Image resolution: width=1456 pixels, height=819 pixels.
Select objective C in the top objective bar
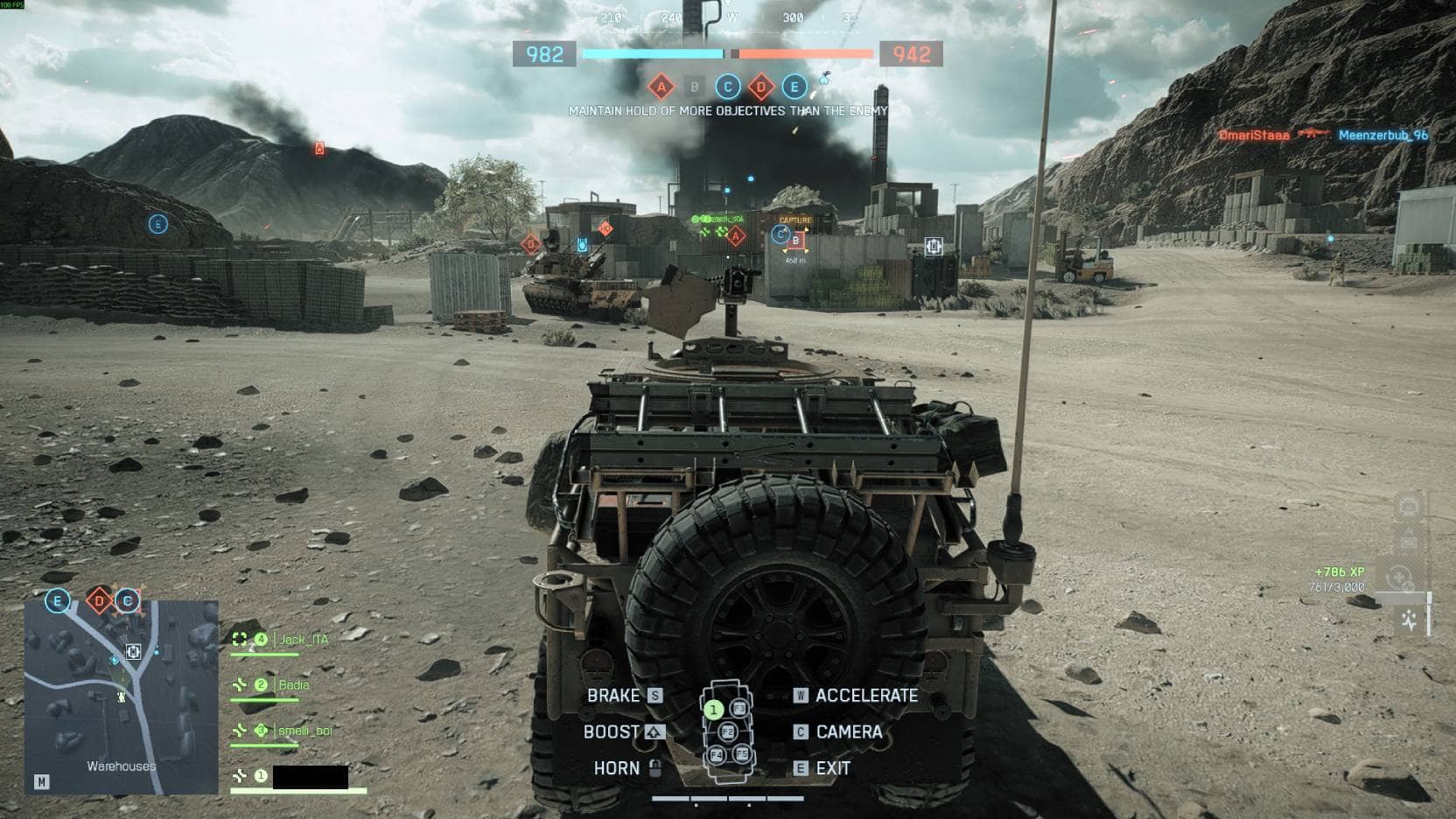pyautogui.click(x=728, y=87)
